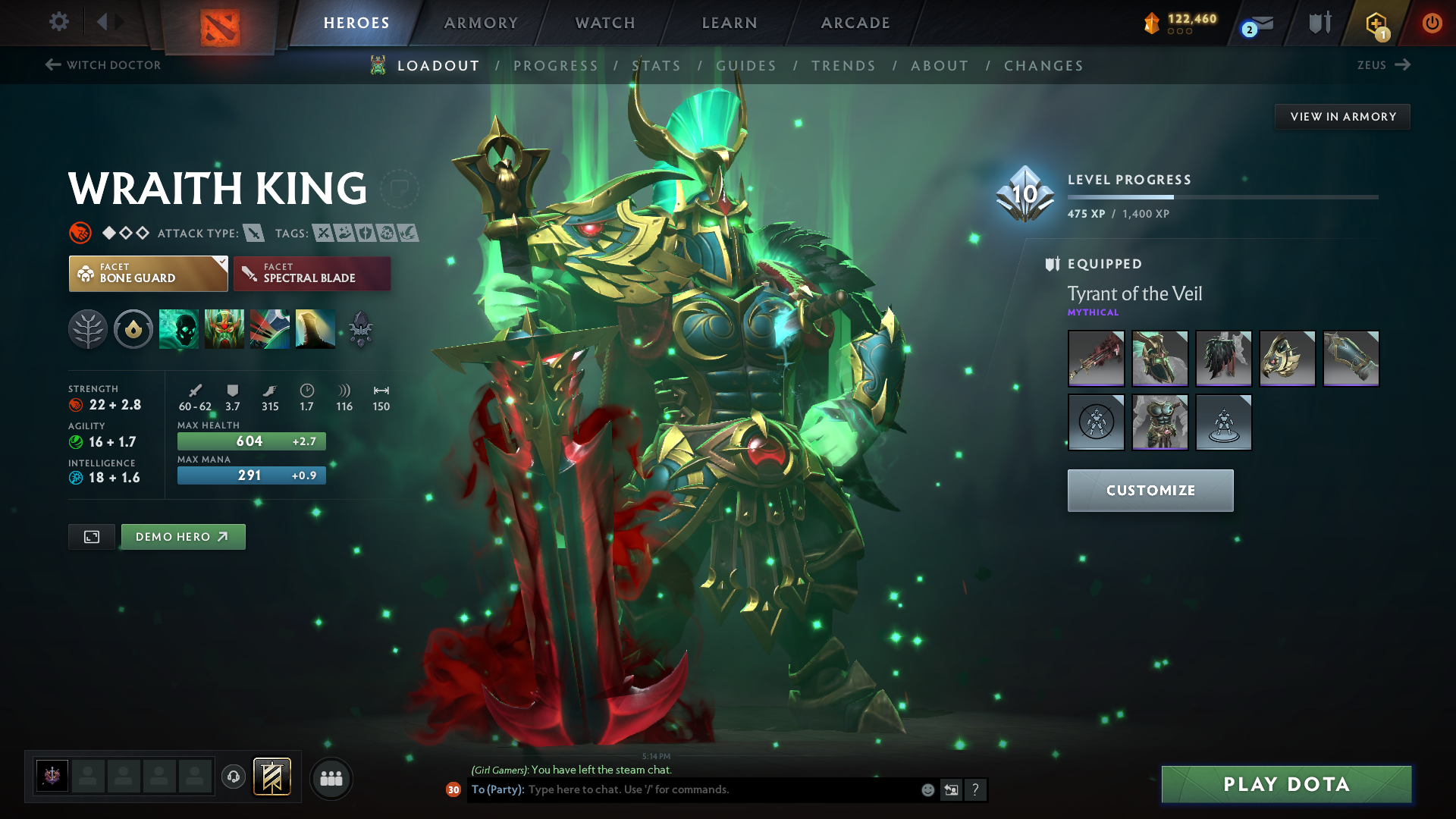Select the Vampiric Spirit ability icon
The width and height of the screenshot is (1456, 819).
point(224,329)
